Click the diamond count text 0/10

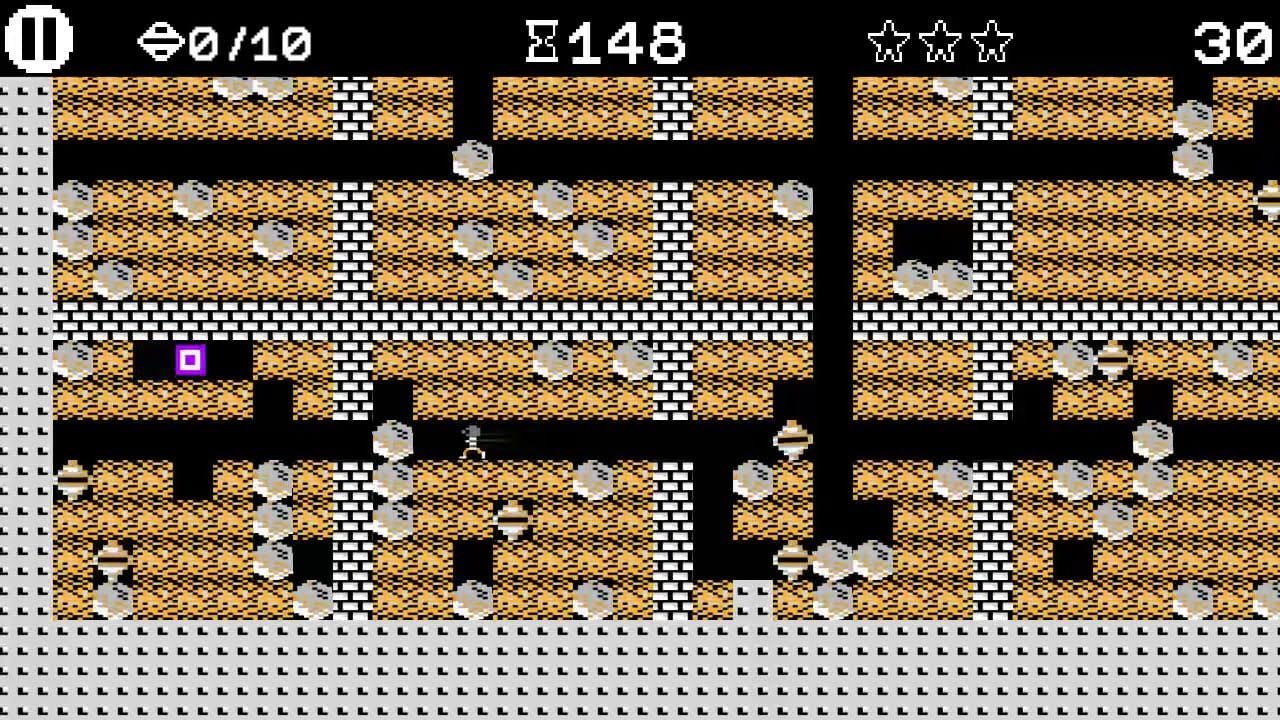tap(255, 42)
